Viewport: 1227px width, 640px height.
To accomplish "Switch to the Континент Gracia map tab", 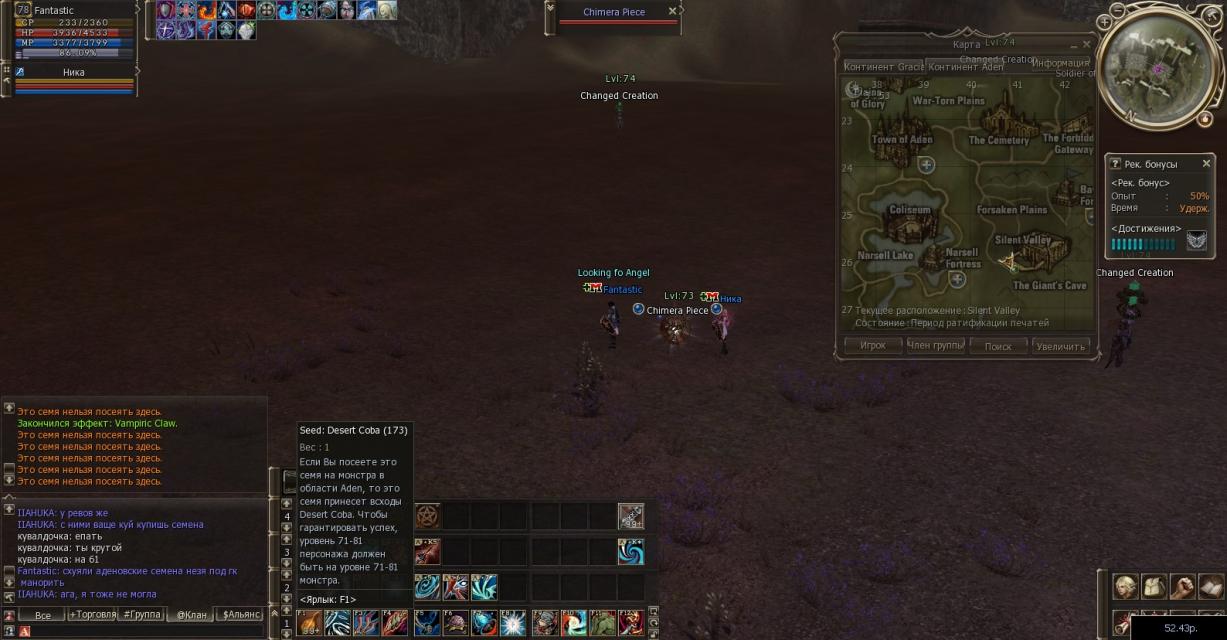I will pyautogui.click(x=884, y=66).
